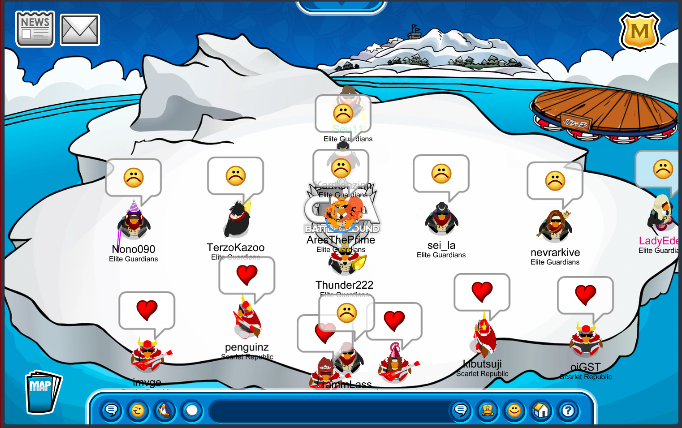
Task: Send the chat message
Action: (461, 410)
